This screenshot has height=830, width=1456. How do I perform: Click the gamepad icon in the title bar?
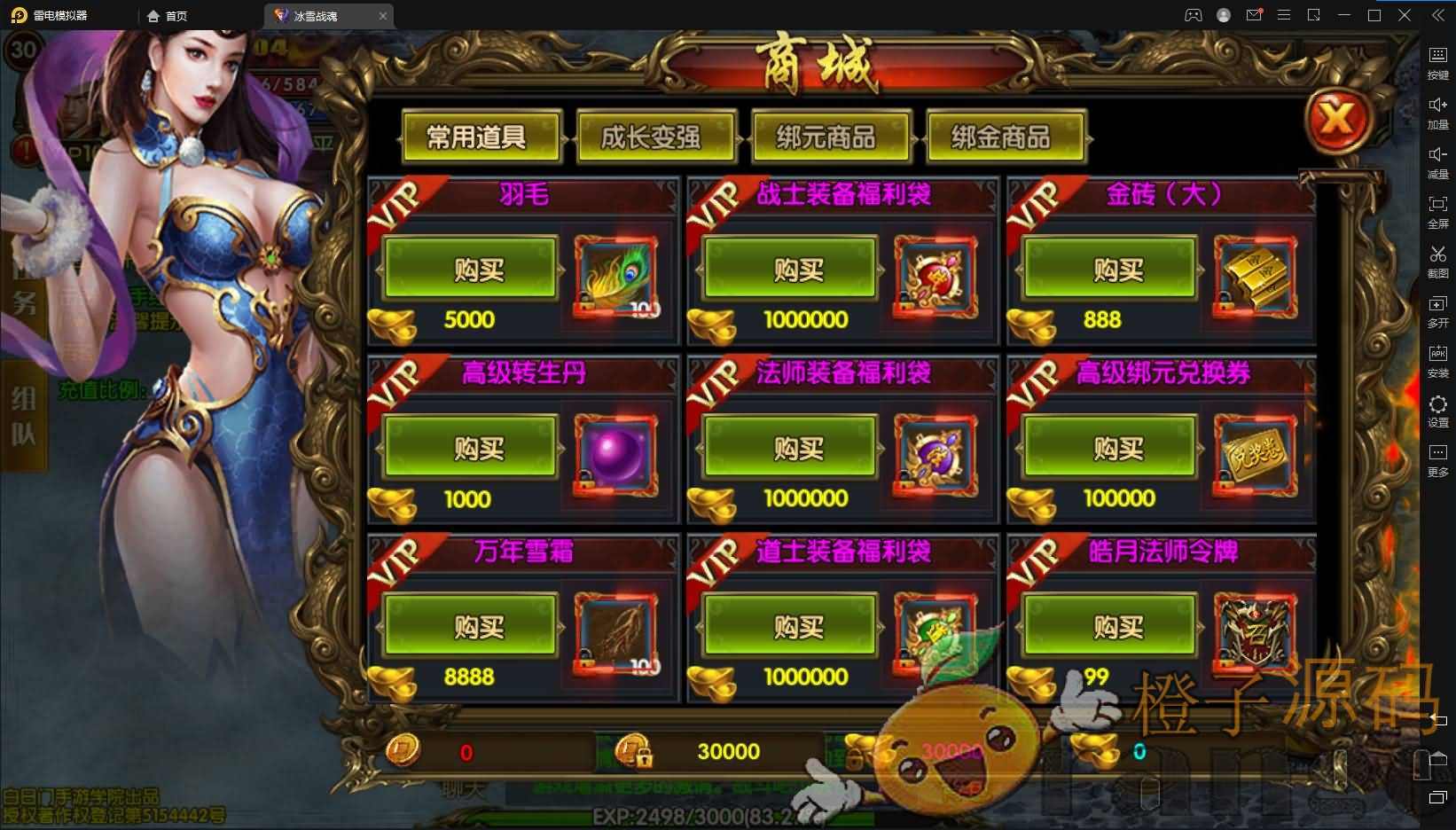tap(1194, 15)
